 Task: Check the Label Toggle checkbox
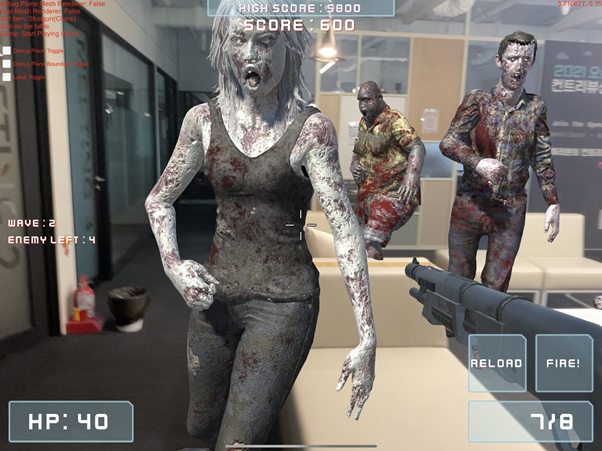pos(7,77)
